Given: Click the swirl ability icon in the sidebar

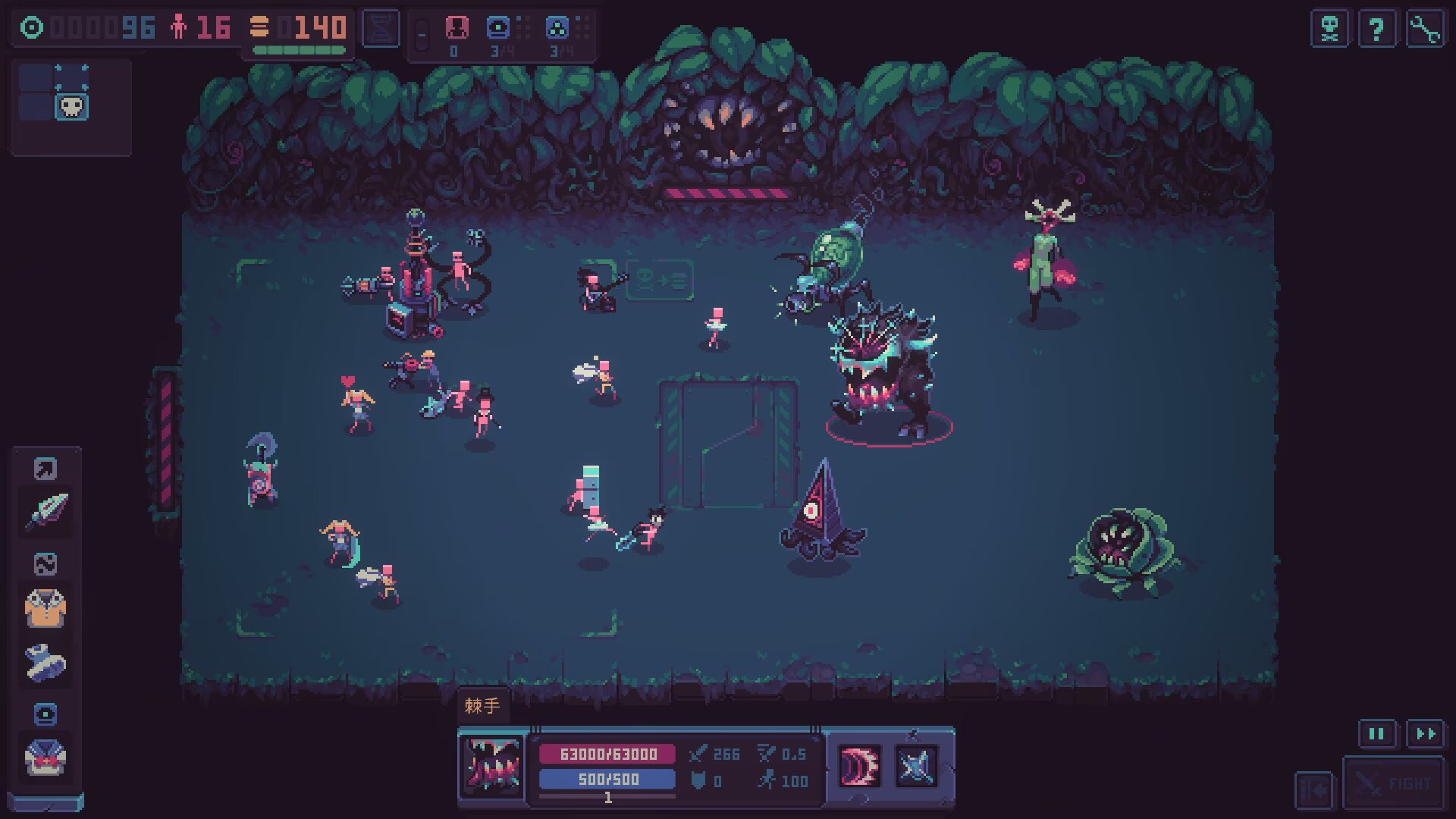Looking at the screenshot, I should click(45, 563).
